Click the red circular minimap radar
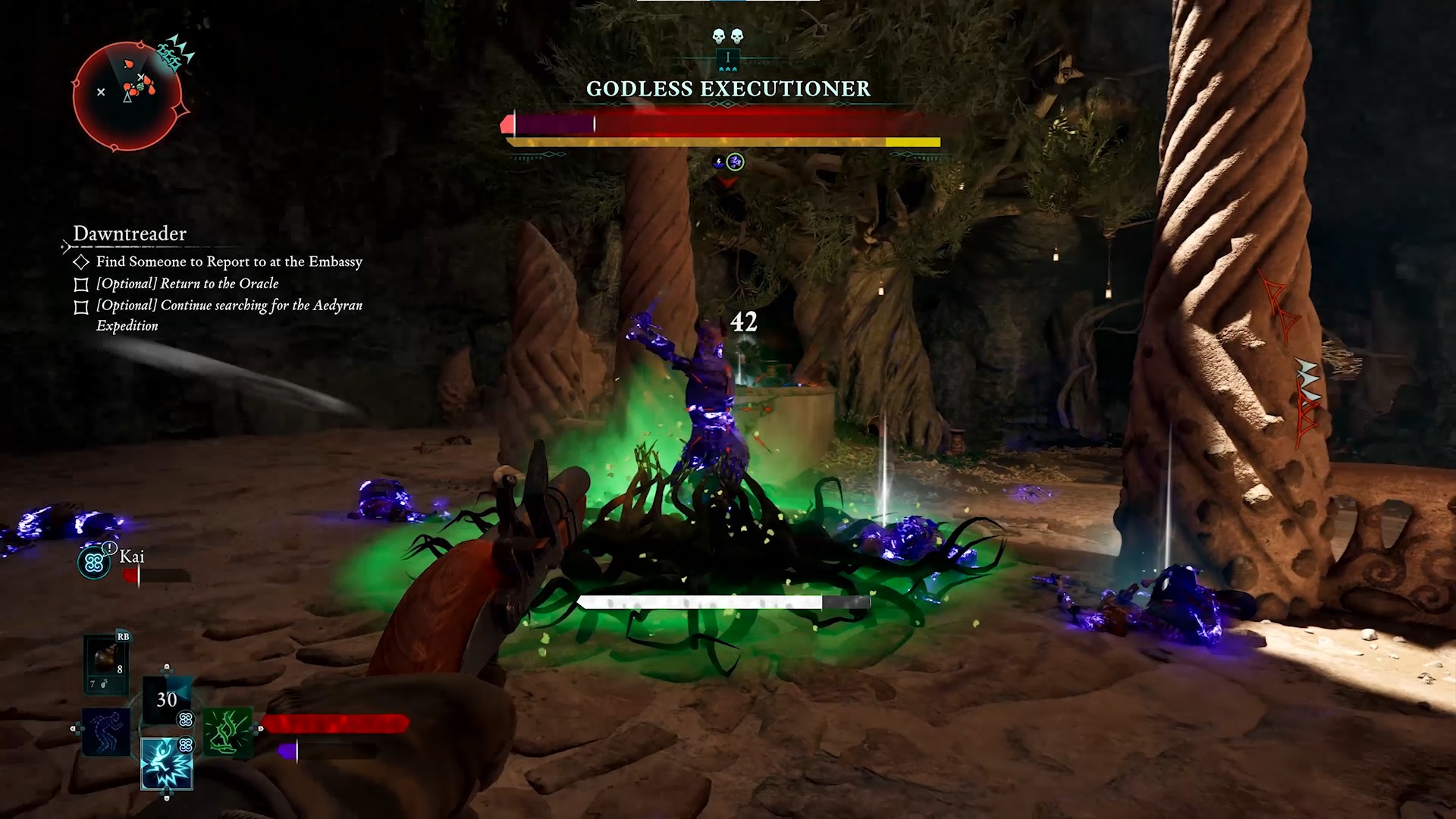 click(x=127, y=96)
